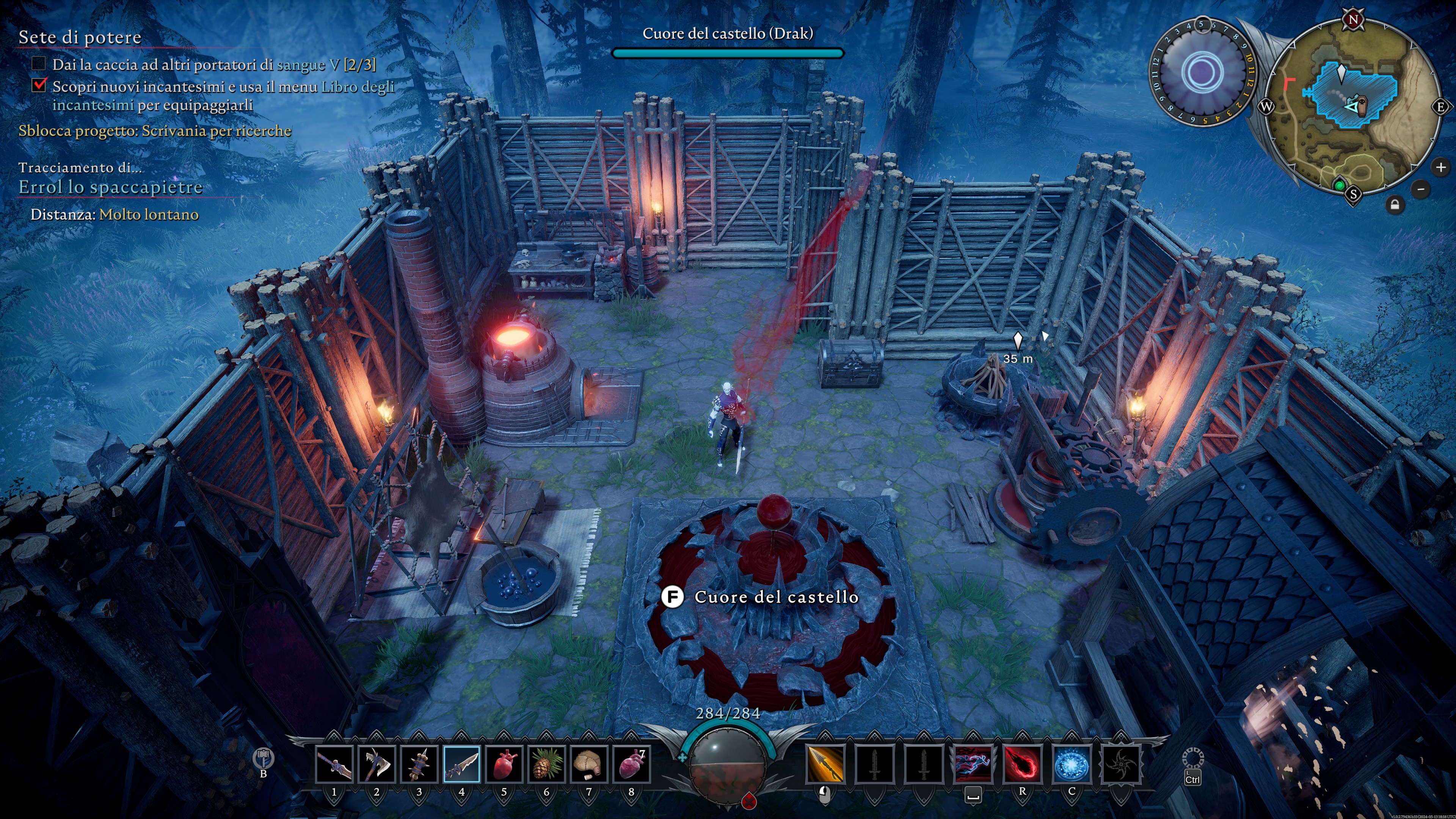
Task: Cast the blue frost orb spell
Action: click(x=1072, y=764)
